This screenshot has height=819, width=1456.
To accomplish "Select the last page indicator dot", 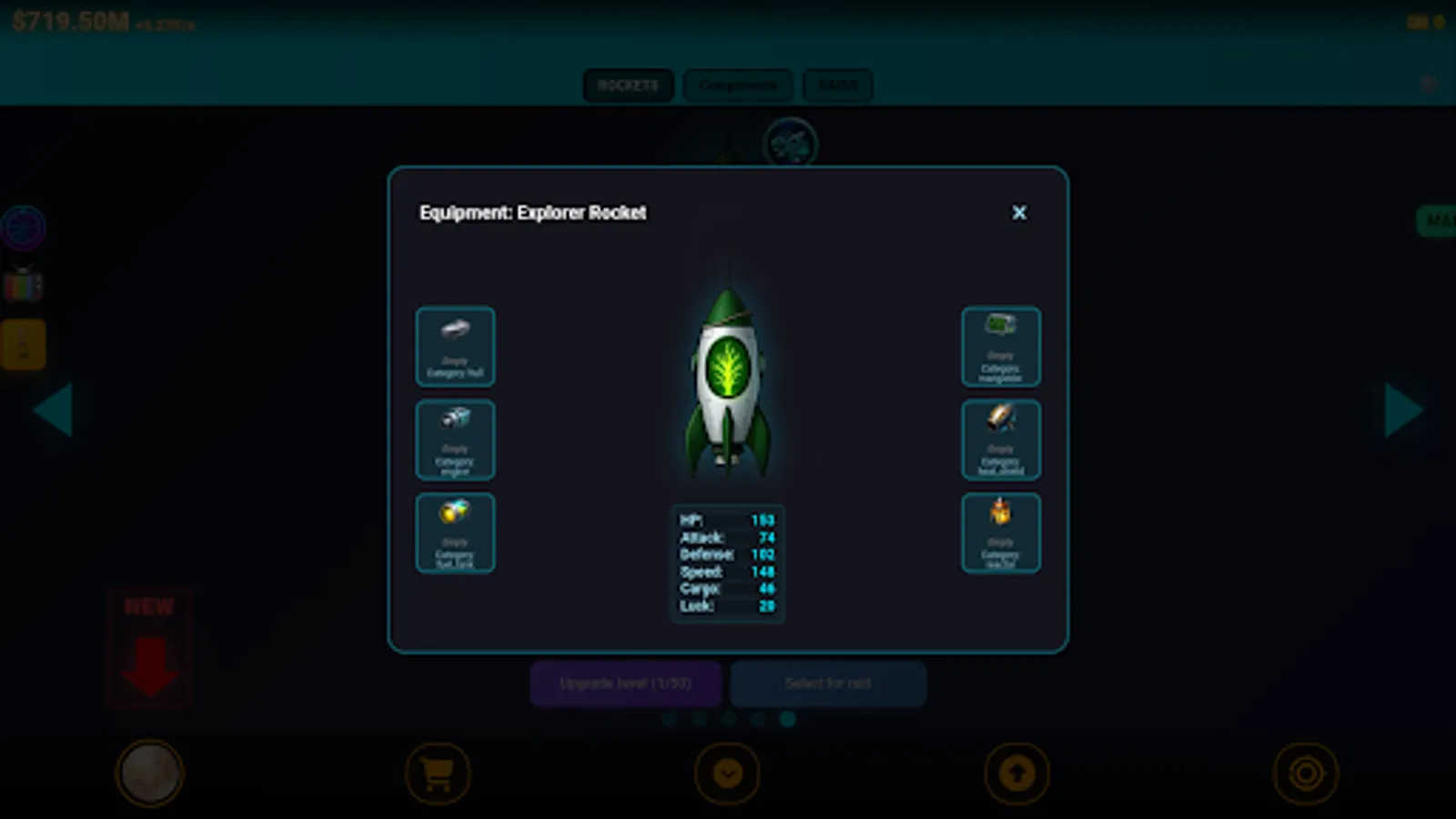I will 787,720.
